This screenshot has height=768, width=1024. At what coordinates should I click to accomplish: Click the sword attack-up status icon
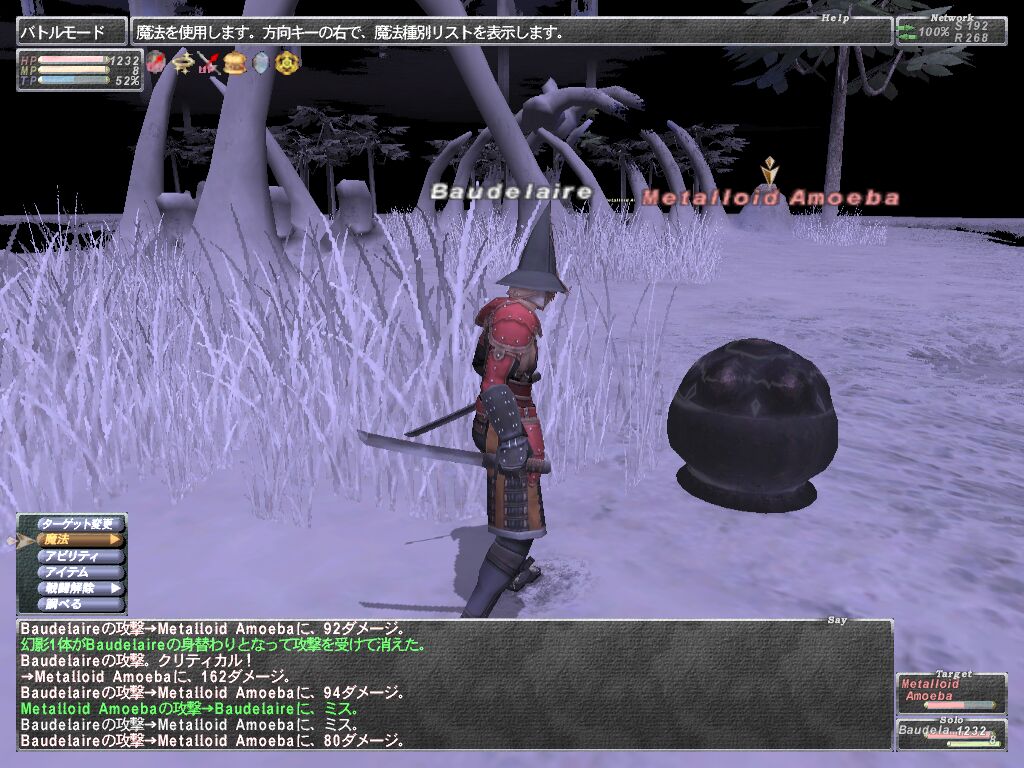click(x=208, y=63)
